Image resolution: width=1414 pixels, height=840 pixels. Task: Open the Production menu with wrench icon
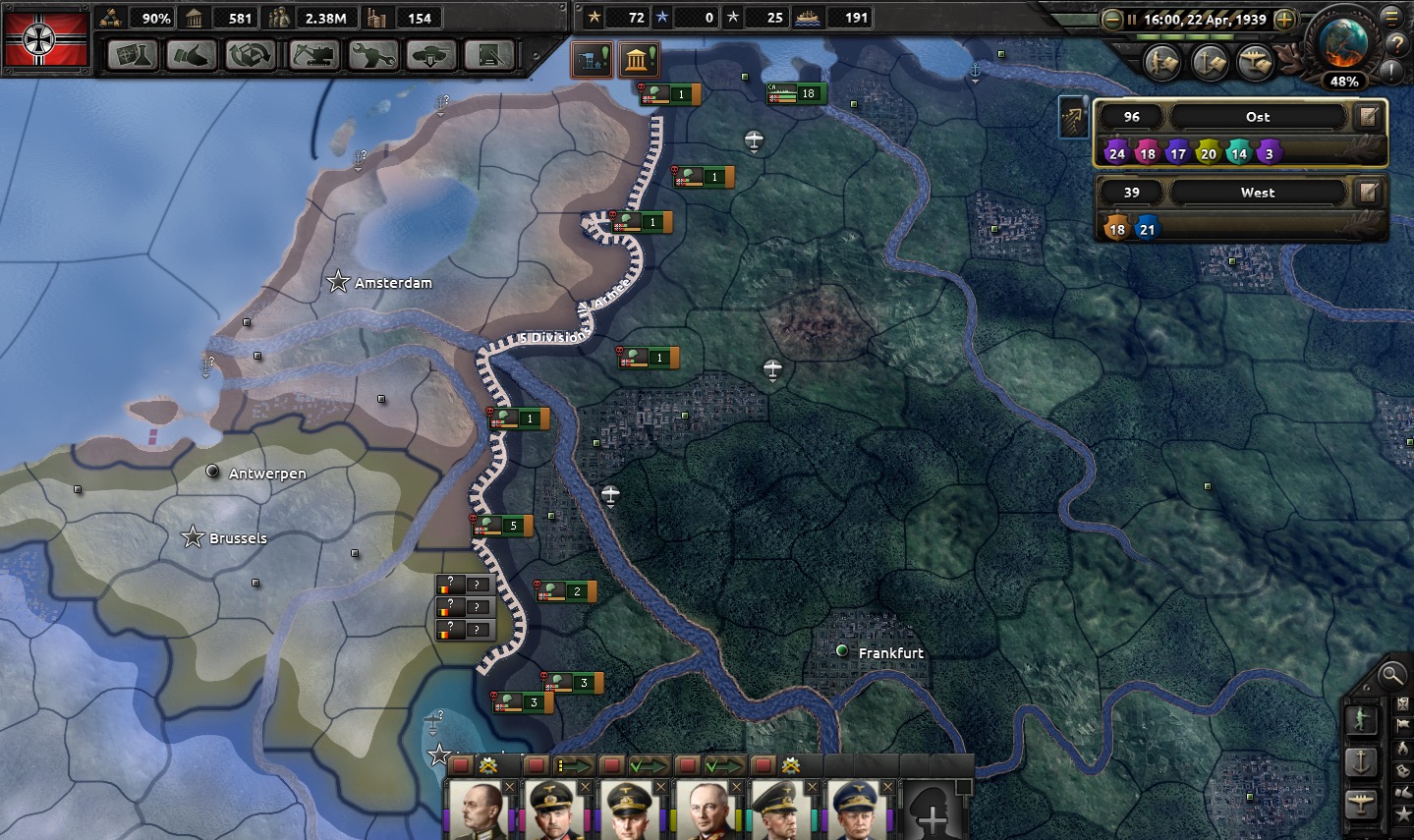[x=372, y=55]
